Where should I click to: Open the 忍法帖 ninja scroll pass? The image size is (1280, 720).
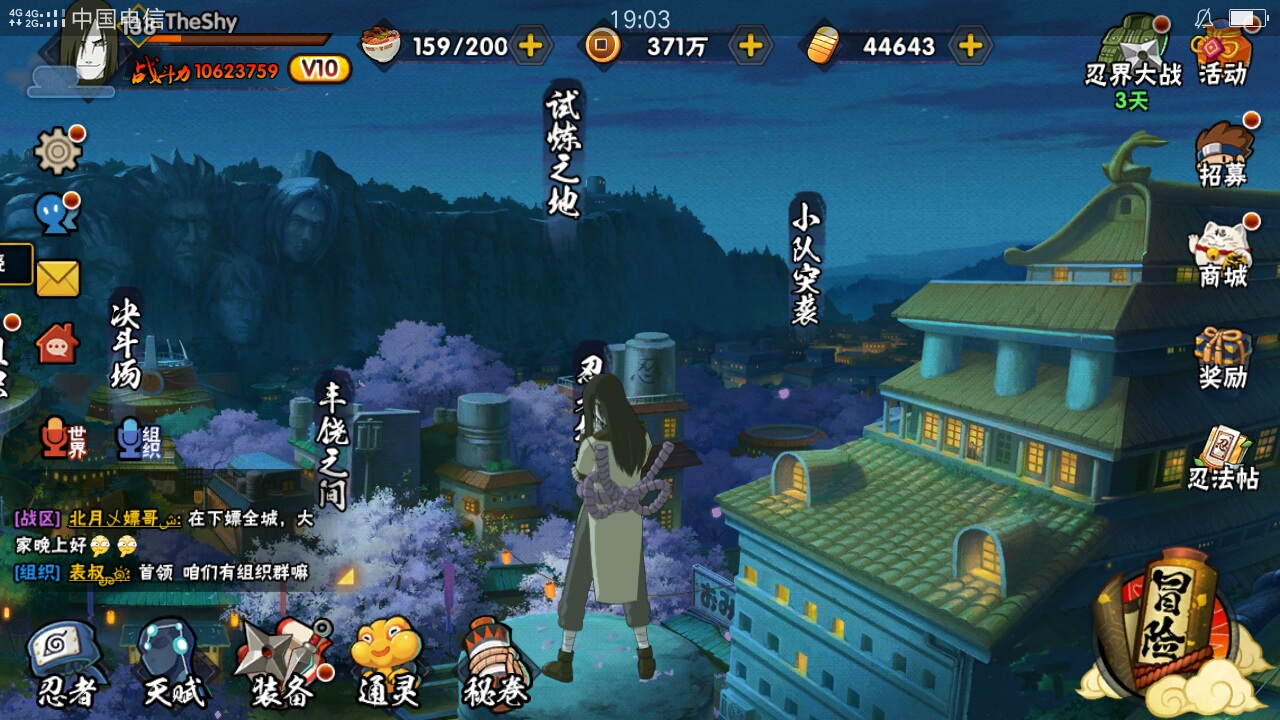(x=1224, y=458)
